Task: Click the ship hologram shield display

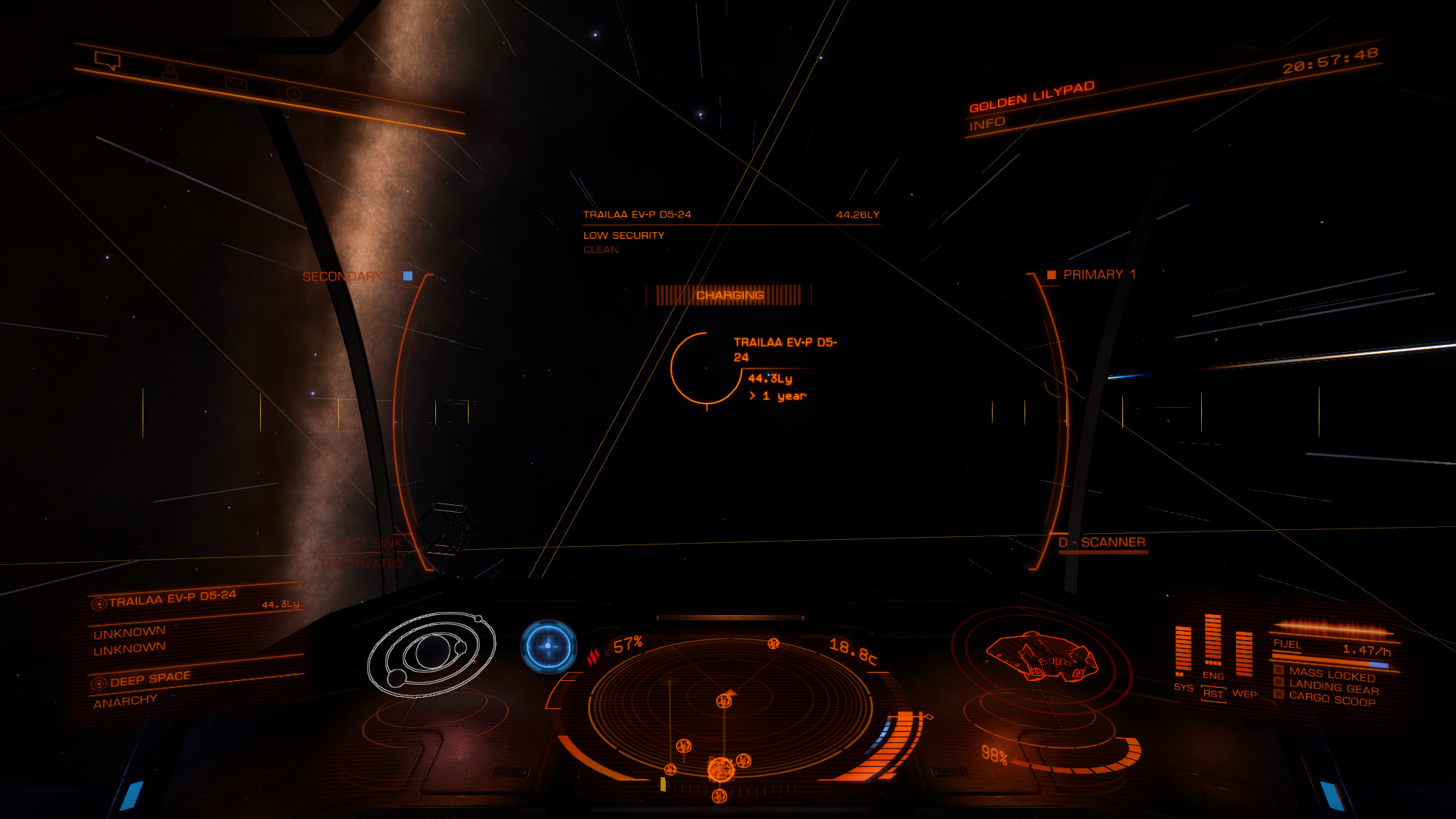Action: [1041, 657]
